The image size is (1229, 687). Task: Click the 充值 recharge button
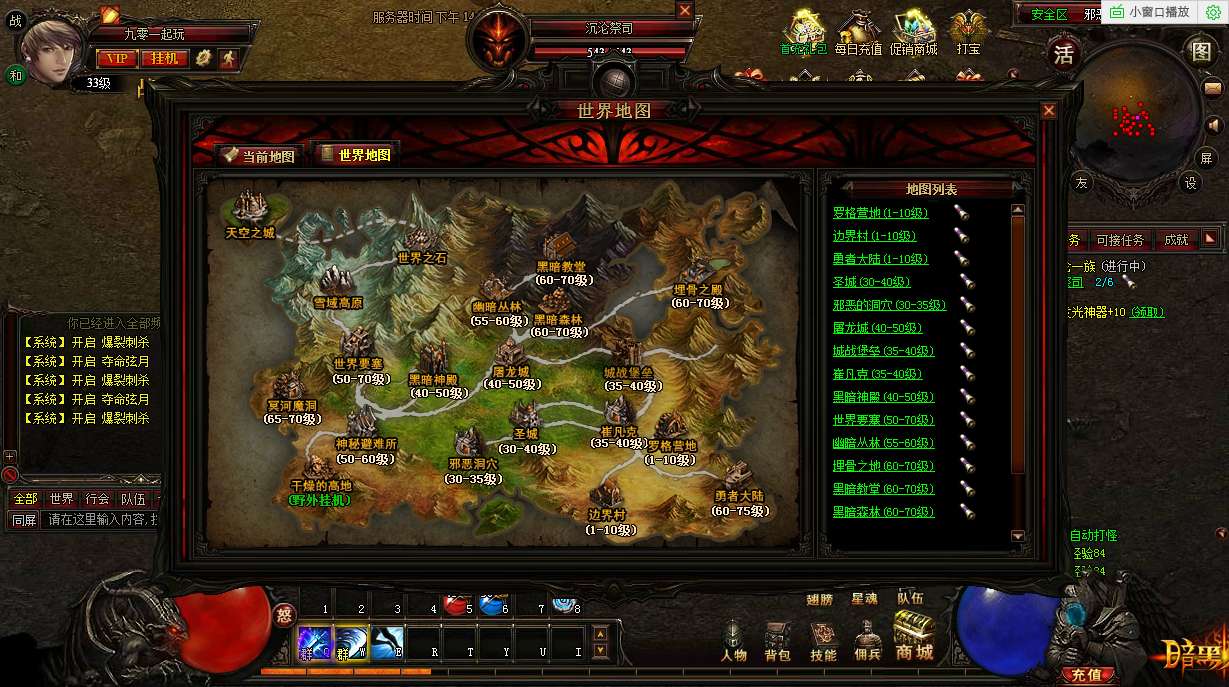1086,675
